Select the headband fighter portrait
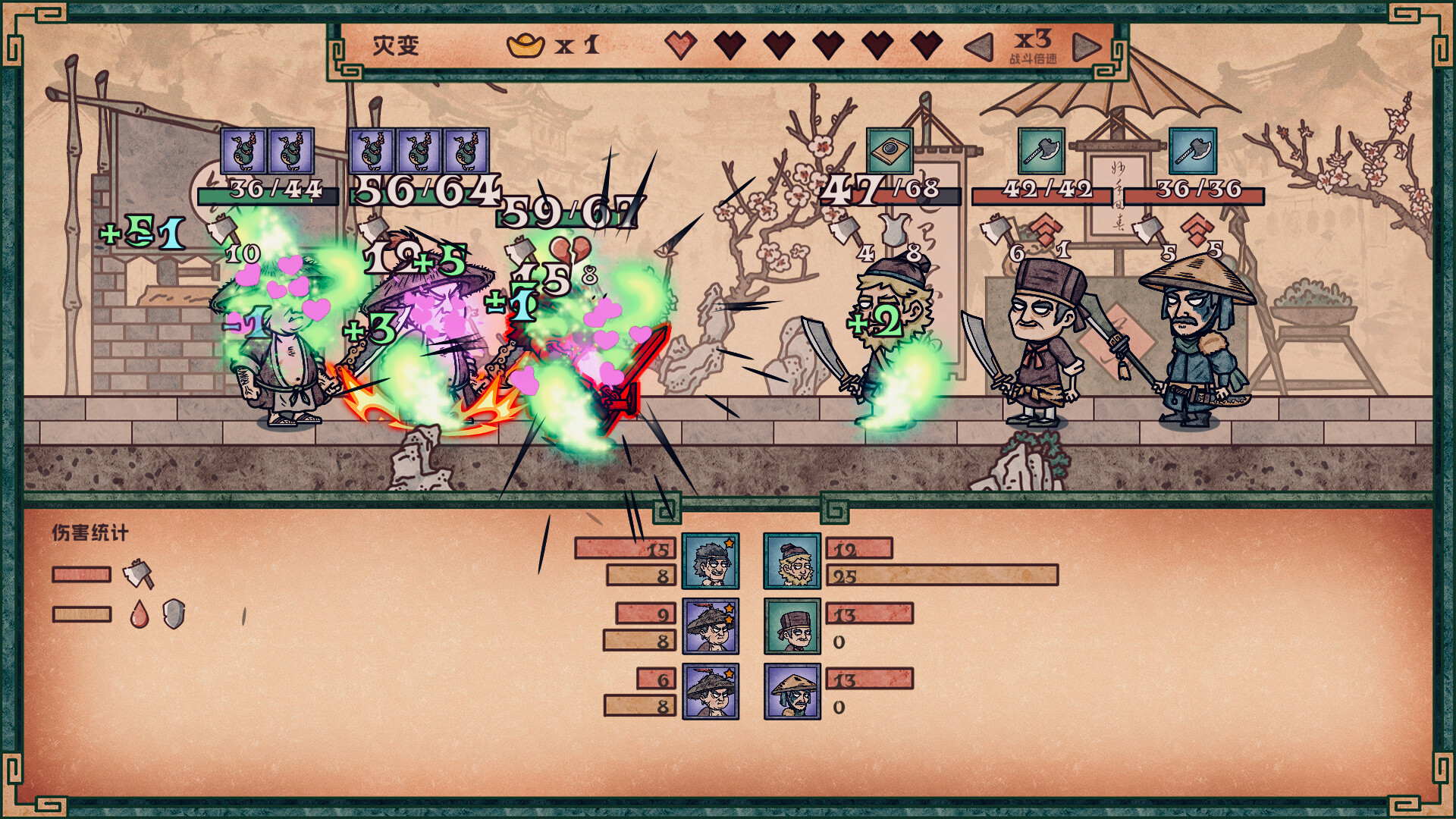The image size is (1456, 819). pos(710,561)
